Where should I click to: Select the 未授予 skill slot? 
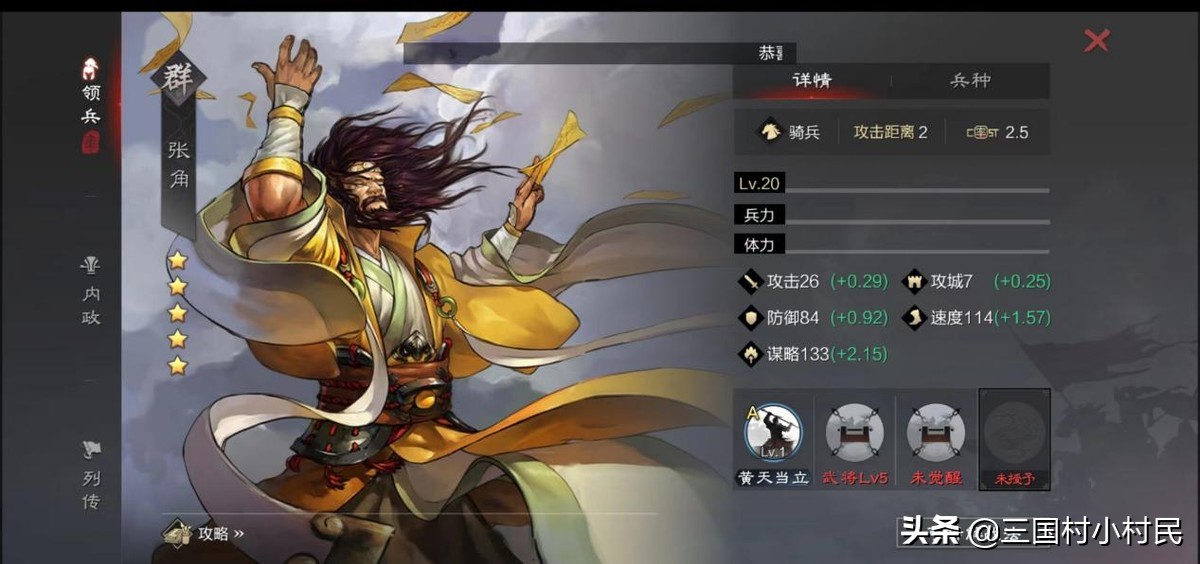1015,434
